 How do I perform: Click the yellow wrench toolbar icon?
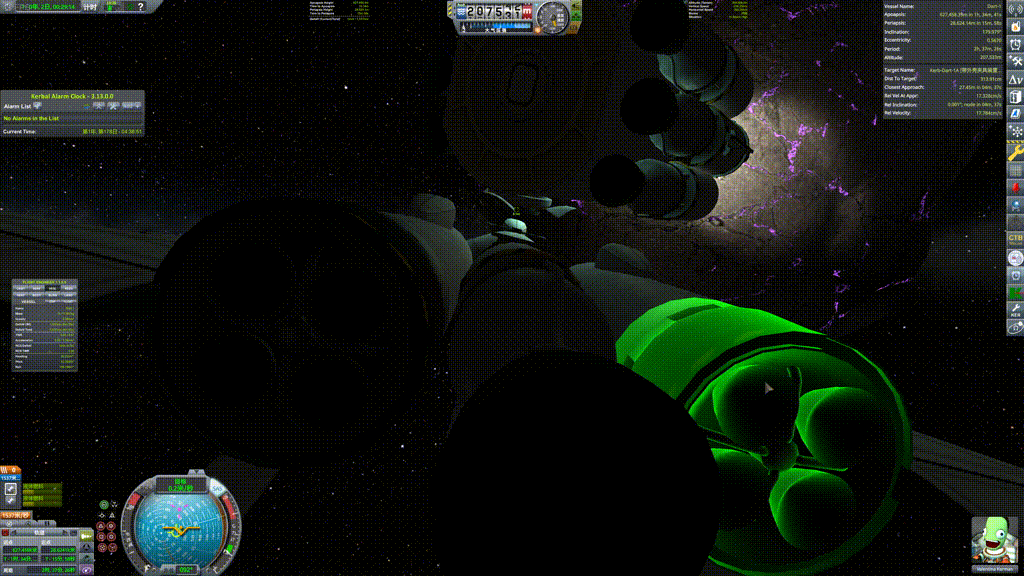(x=1015, y=152)
